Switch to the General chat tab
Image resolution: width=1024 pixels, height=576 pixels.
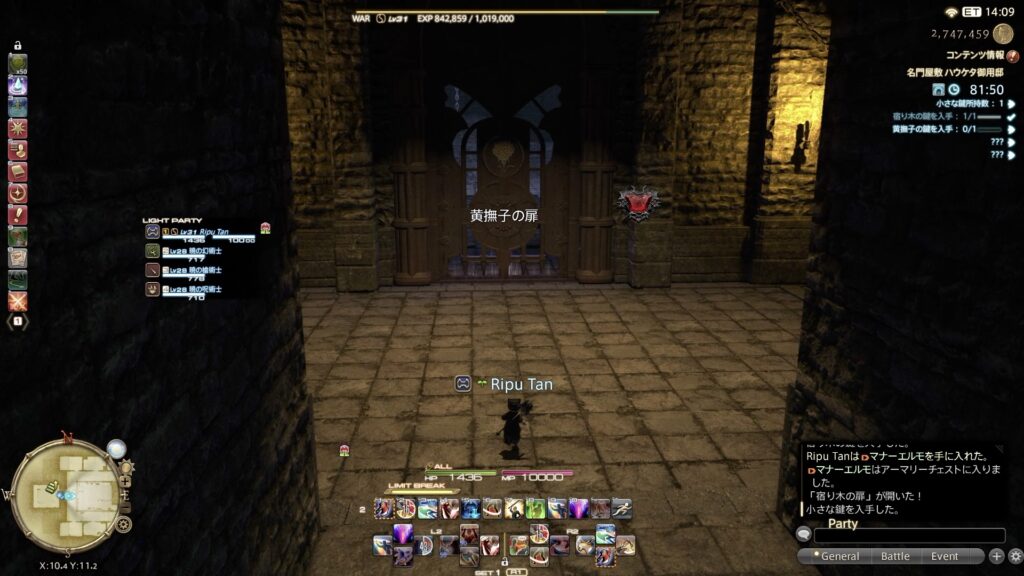click(838, 556)
